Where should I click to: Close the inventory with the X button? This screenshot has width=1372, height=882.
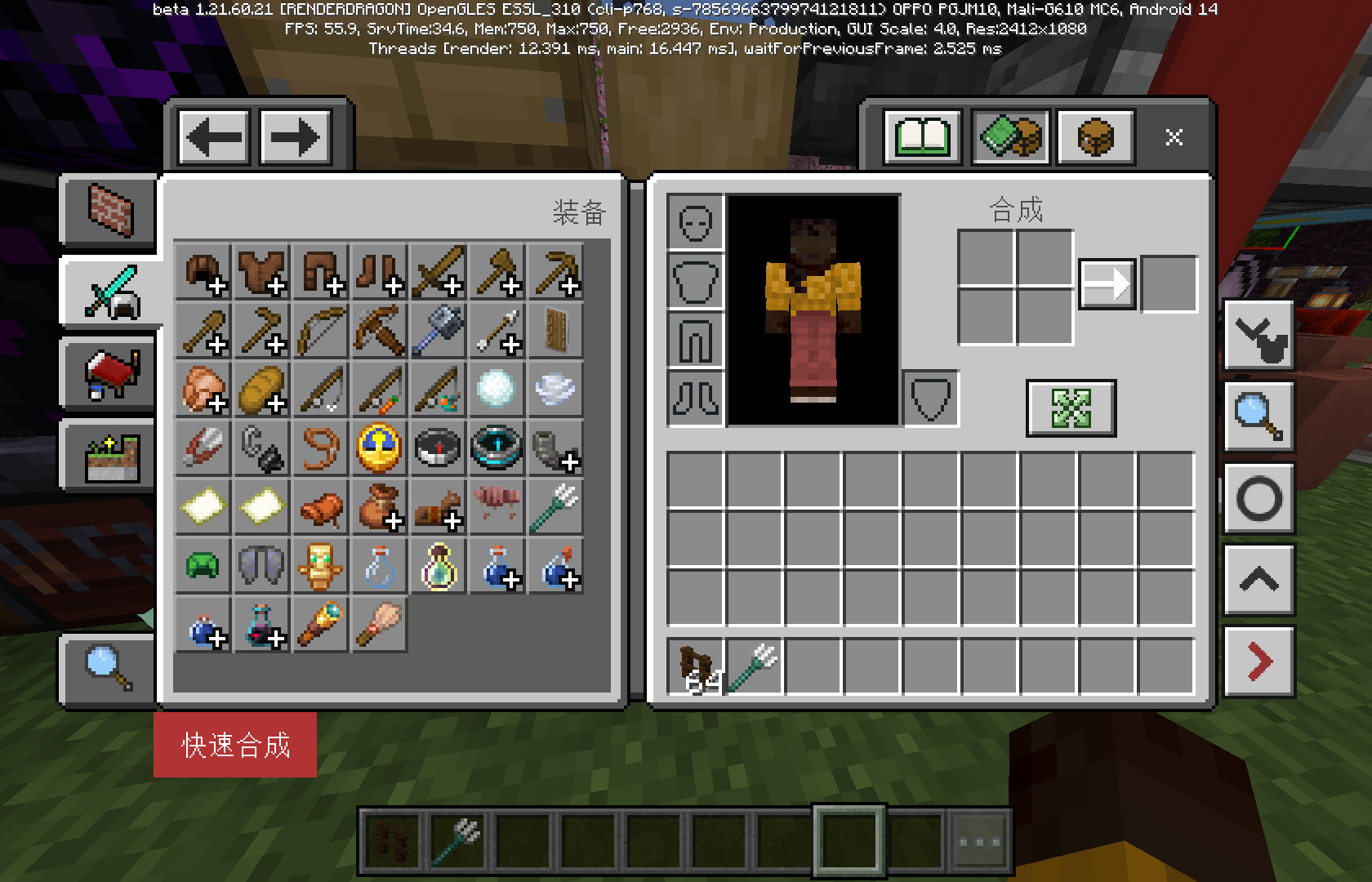(x=1174, y=136)
